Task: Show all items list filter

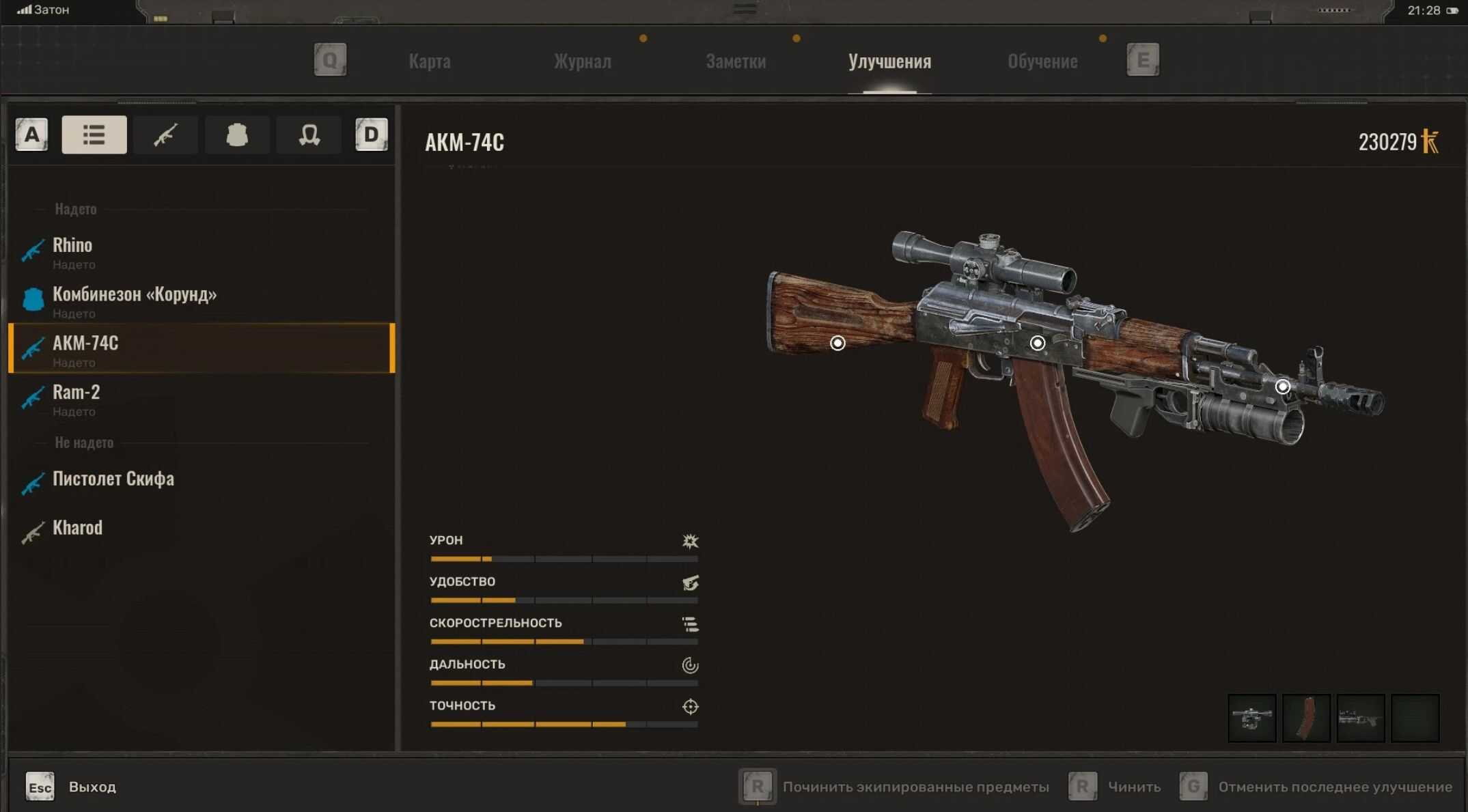Action: coord(94,135)
